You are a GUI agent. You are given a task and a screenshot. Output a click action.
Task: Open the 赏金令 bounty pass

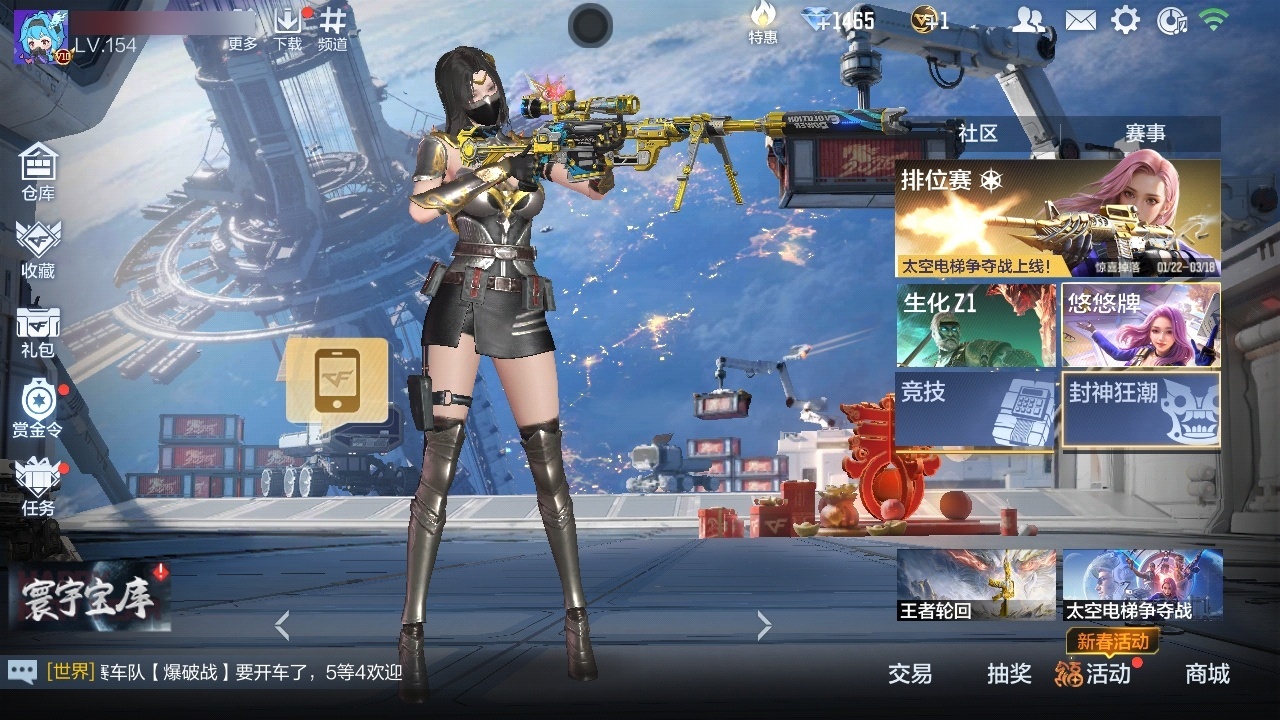[x=37, y=405]
